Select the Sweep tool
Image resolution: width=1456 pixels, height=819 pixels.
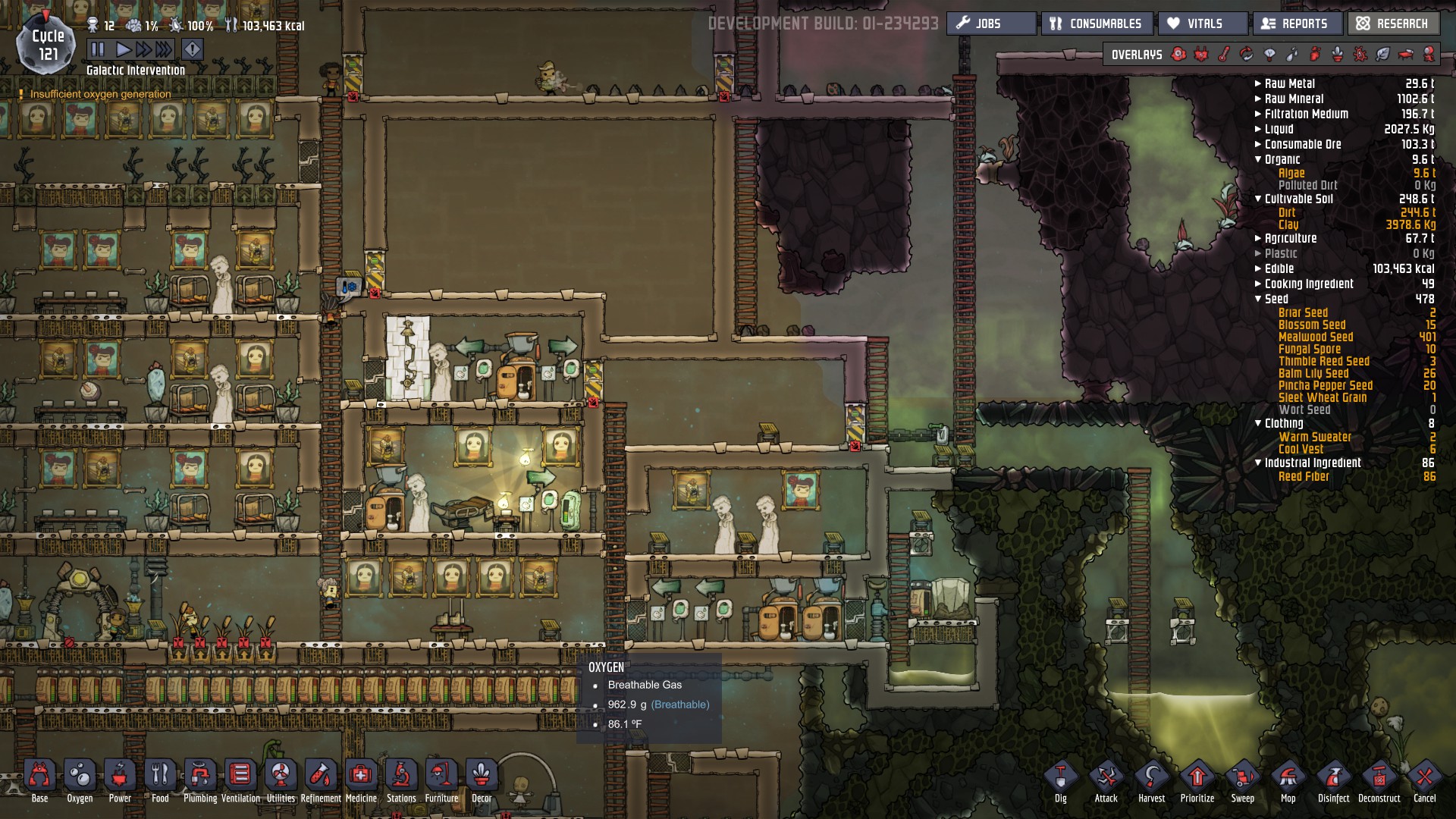(x=1244, y=777)
